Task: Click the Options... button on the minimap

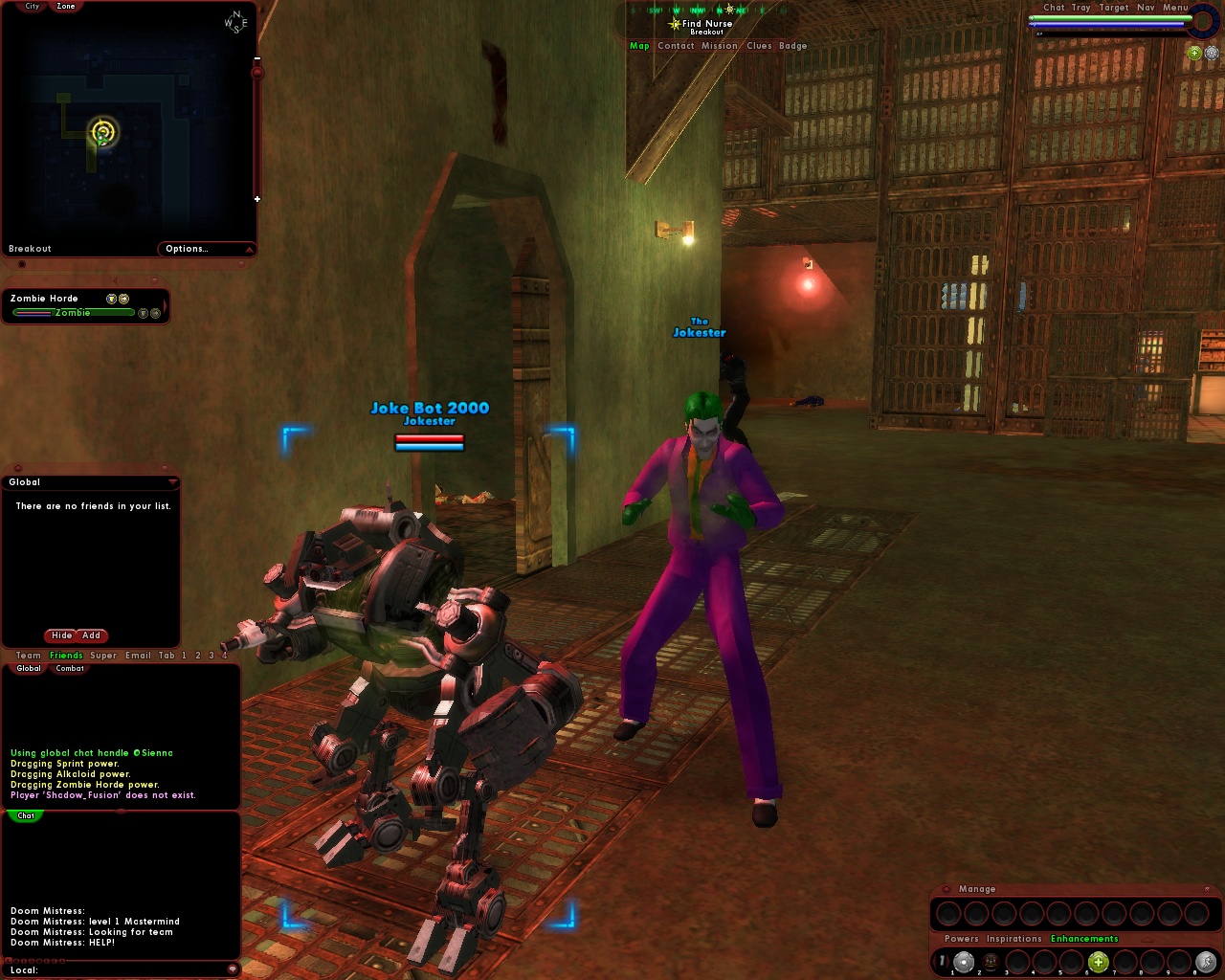Action: pyautogui.click(x=189, y=248)
